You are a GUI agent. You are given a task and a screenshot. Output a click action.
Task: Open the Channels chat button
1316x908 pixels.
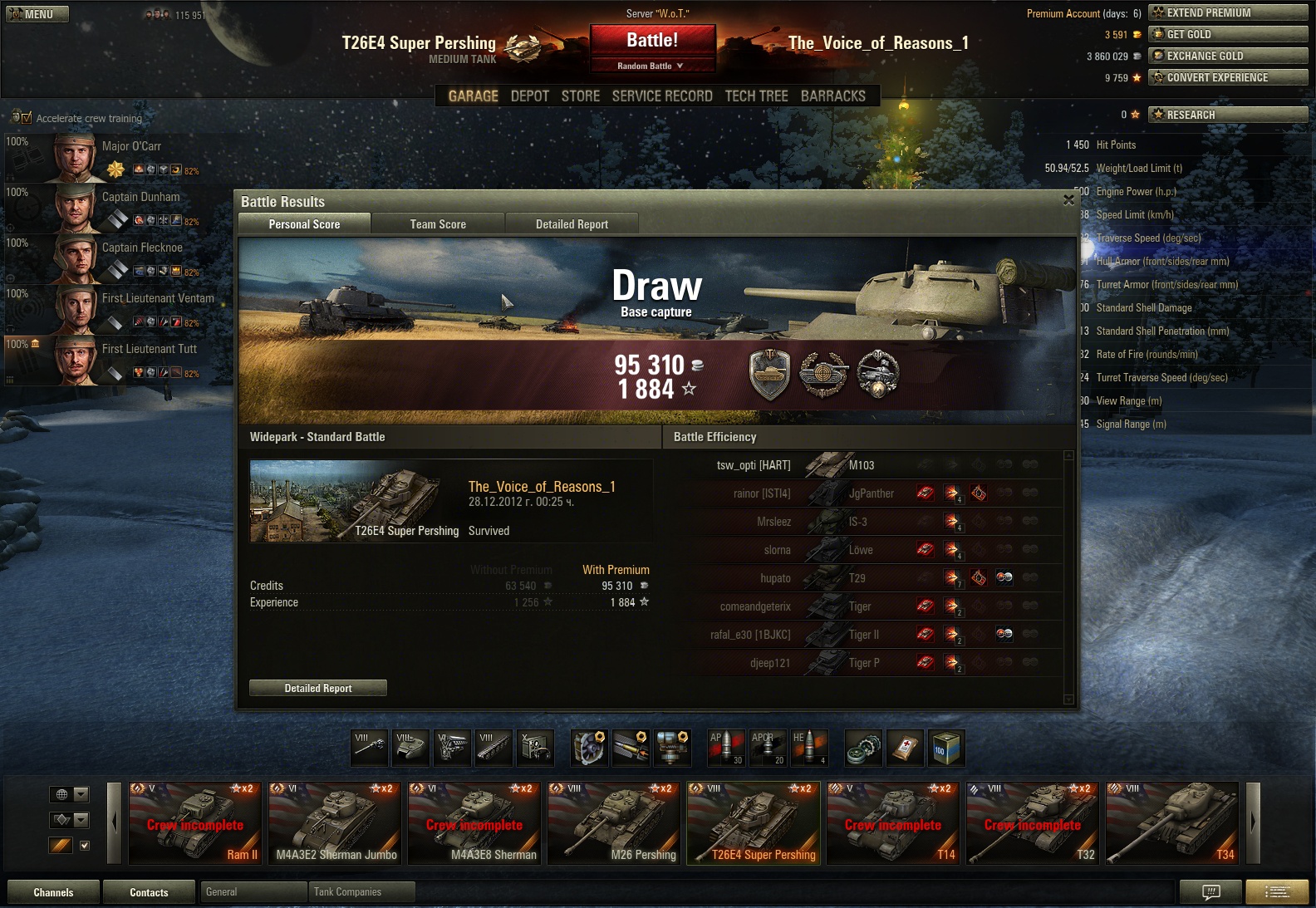53,892
